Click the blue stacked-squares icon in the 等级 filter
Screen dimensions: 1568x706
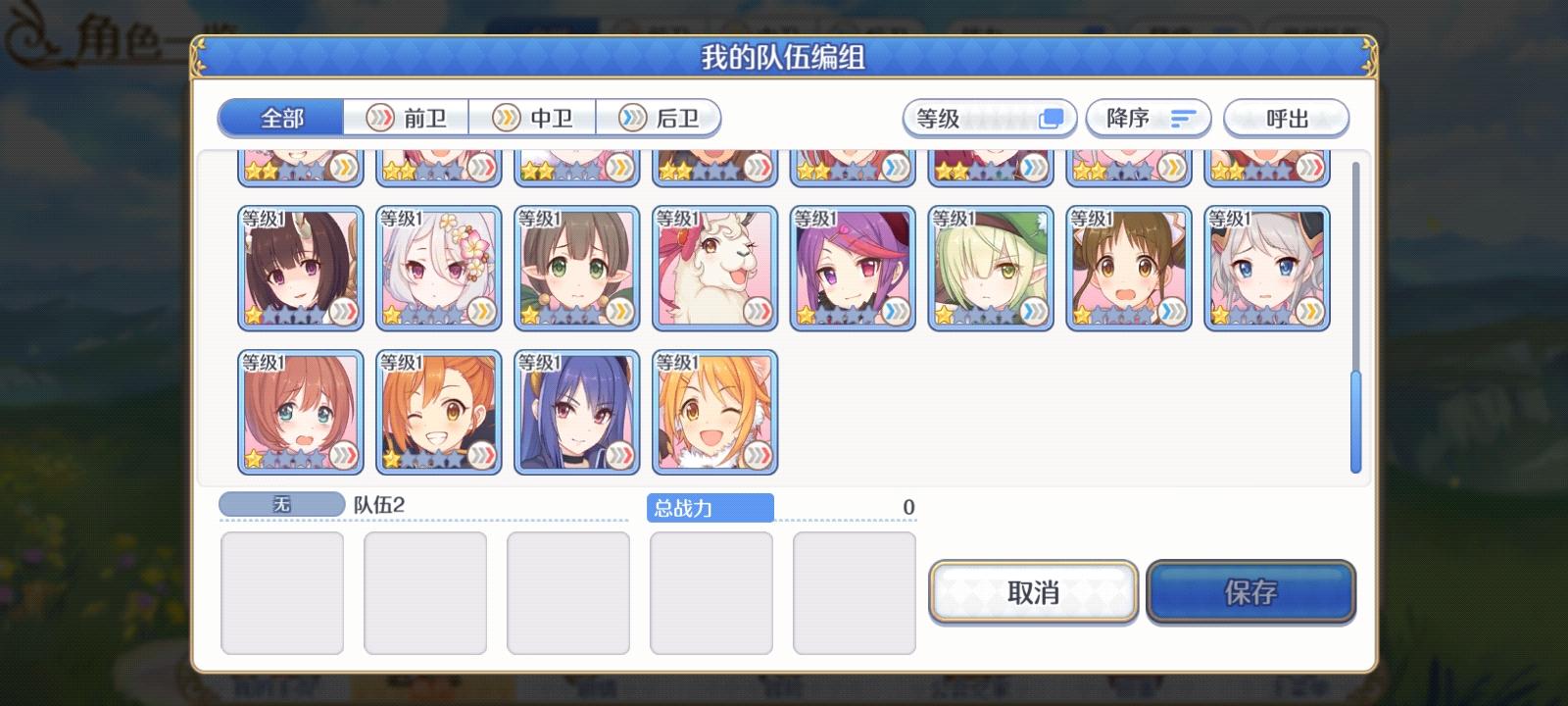[1051, 117]
